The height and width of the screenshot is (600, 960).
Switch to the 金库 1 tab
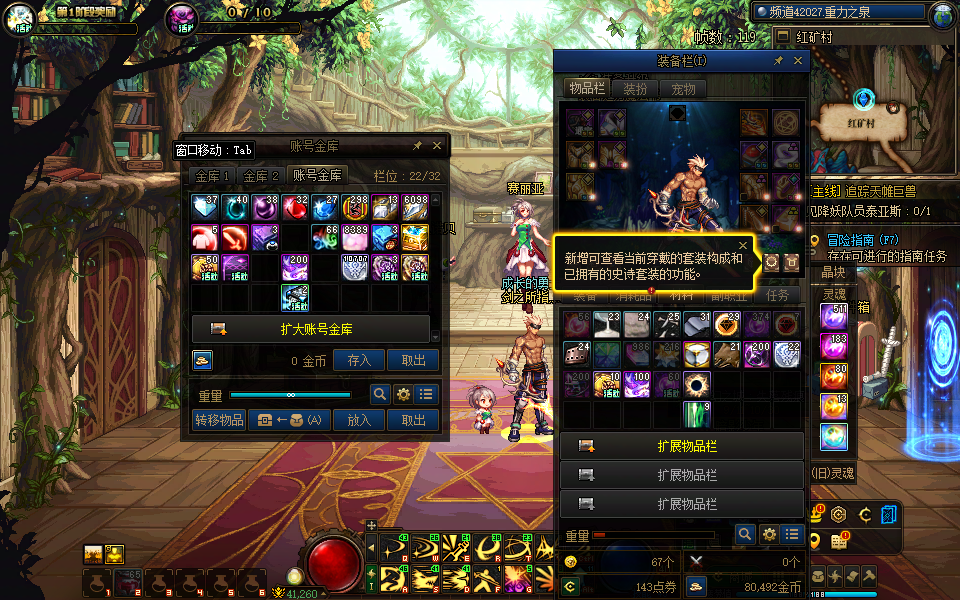pos(213,175)
